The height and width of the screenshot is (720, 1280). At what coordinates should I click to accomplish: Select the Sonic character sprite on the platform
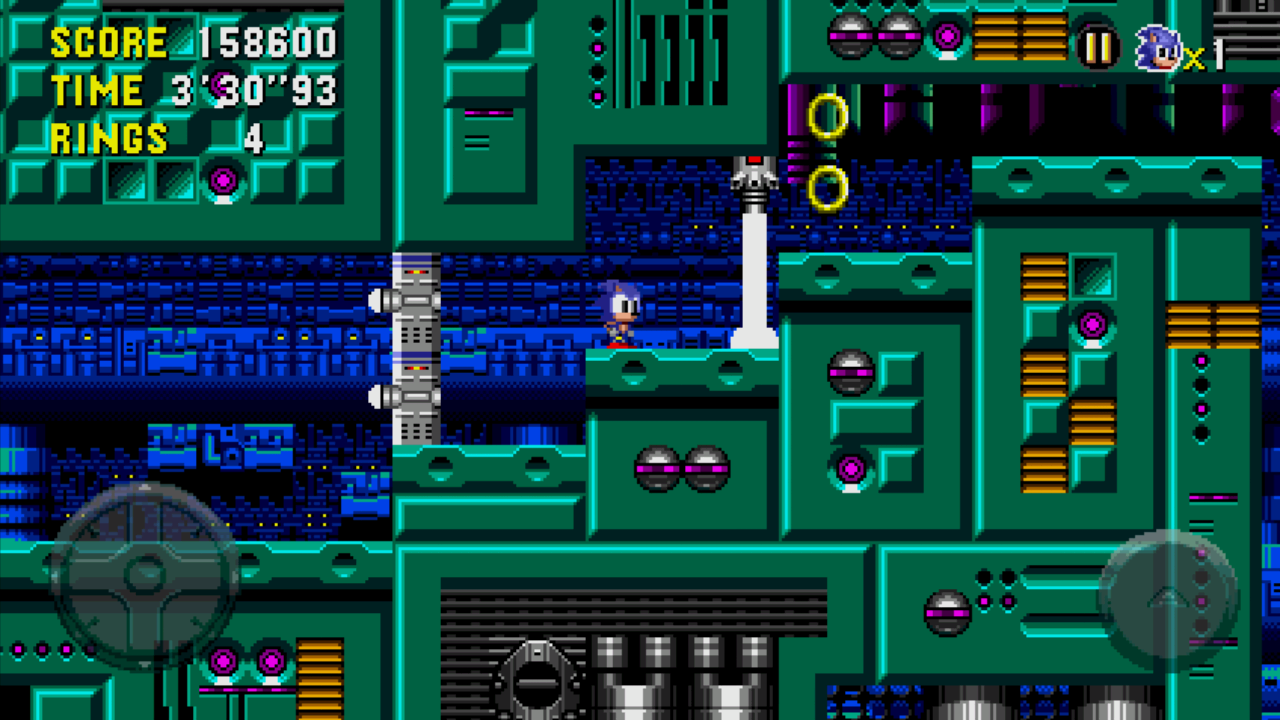(621, 312)
